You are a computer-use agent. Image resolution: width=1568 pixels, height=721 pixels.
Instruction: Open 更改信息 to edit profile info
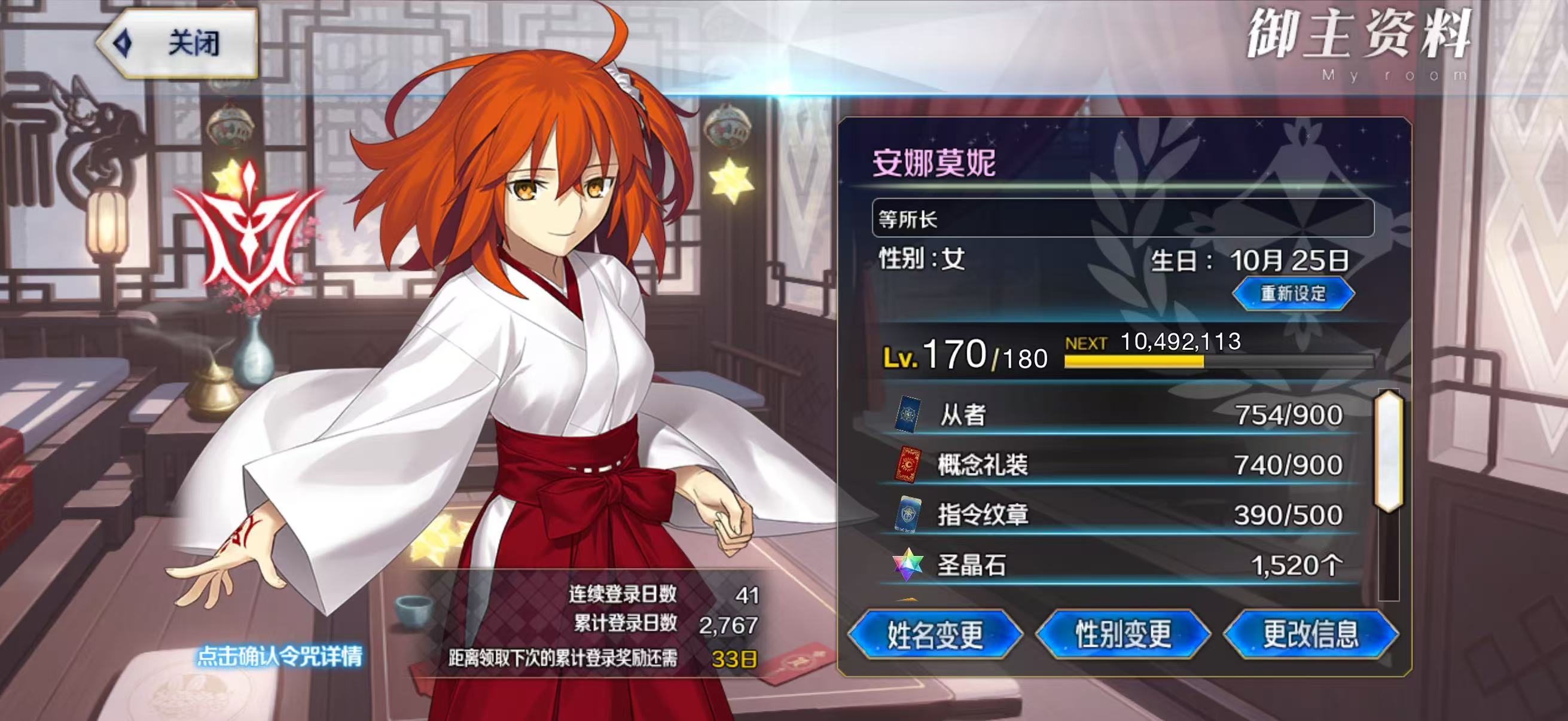click(x=1310, y=634)
